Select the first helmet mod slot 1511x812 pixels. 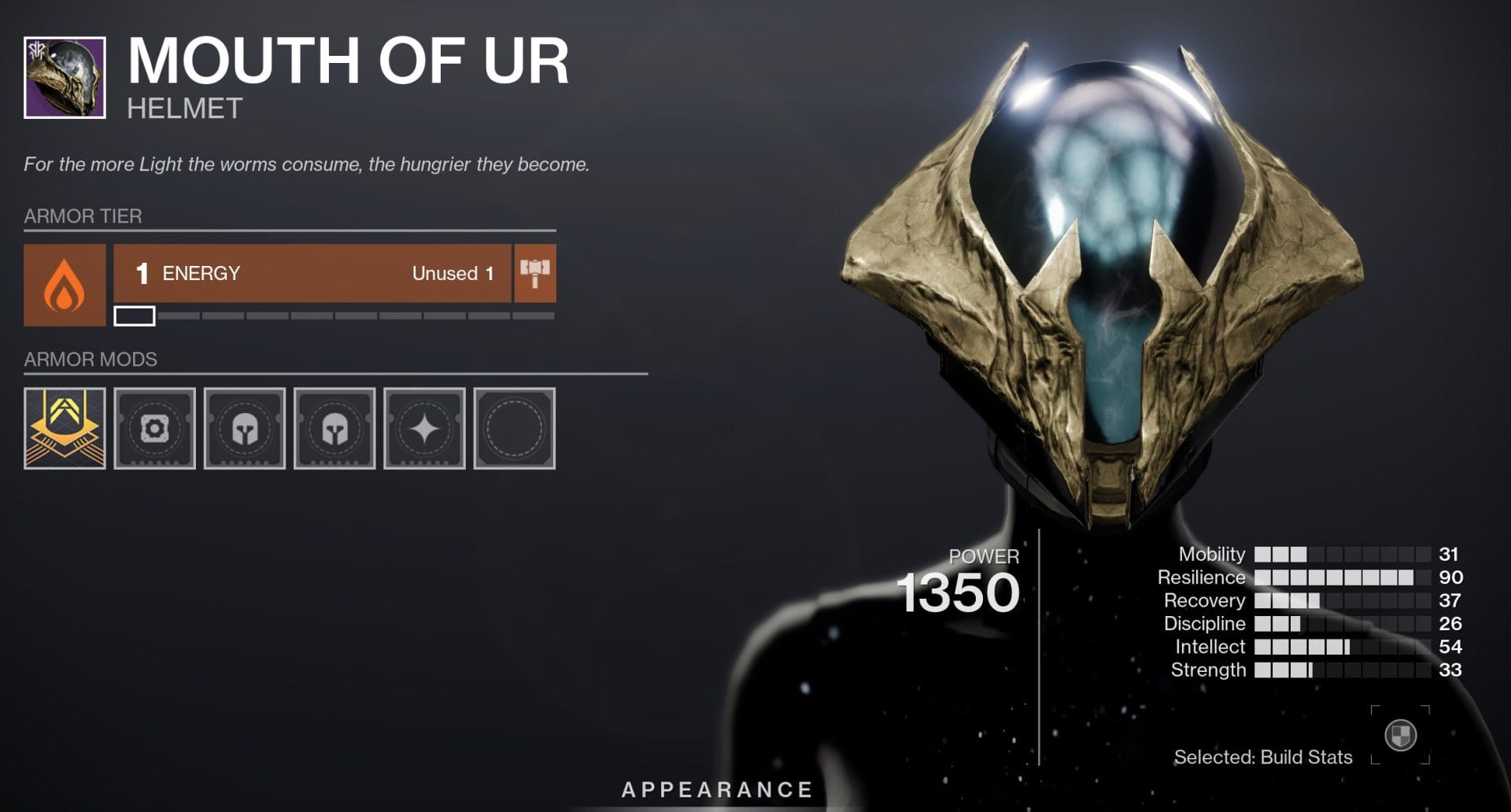(x=245, y=427)
